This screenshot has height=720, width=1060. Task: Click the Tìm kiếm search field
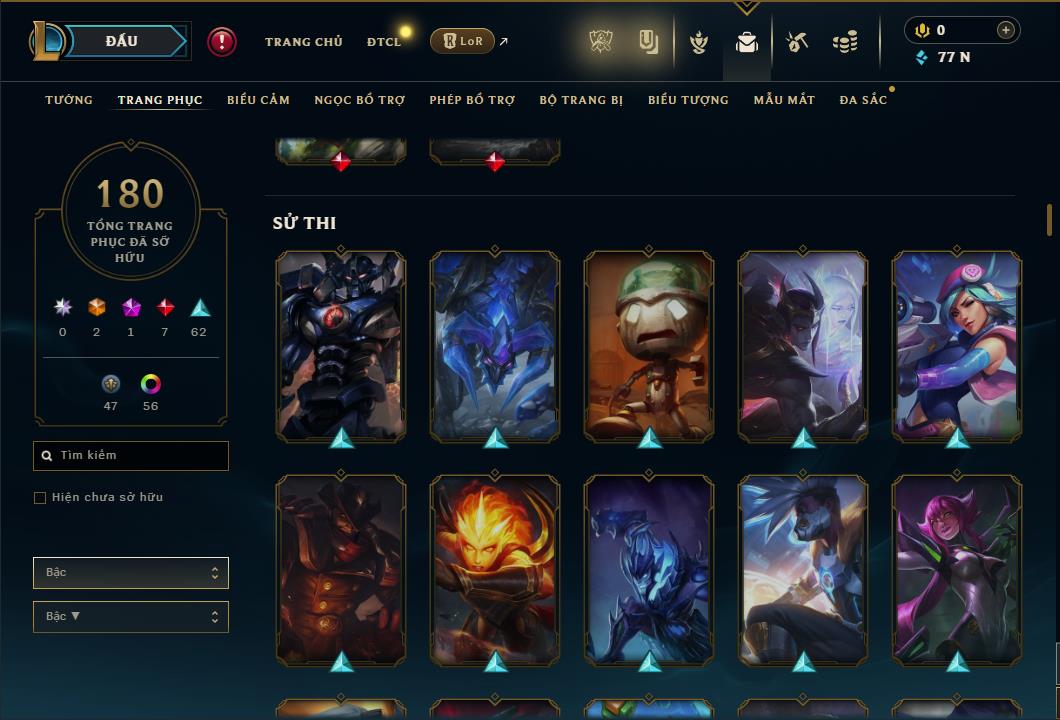[131, 456]
